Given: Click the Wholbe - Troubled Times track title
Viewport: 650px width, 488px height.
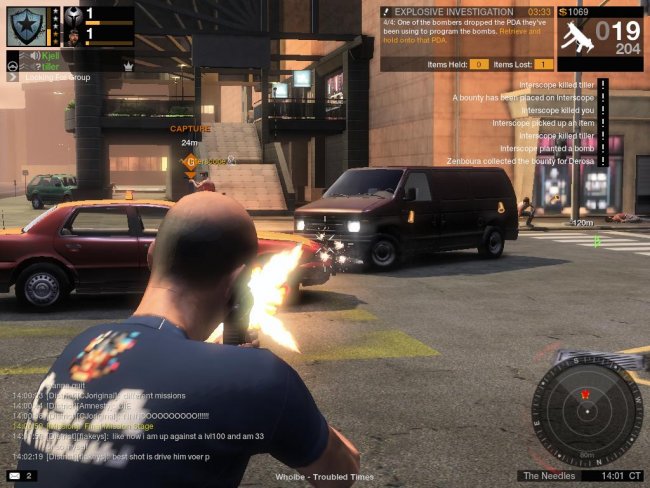Looking at the screenshot, I should [x=324, y=477].
